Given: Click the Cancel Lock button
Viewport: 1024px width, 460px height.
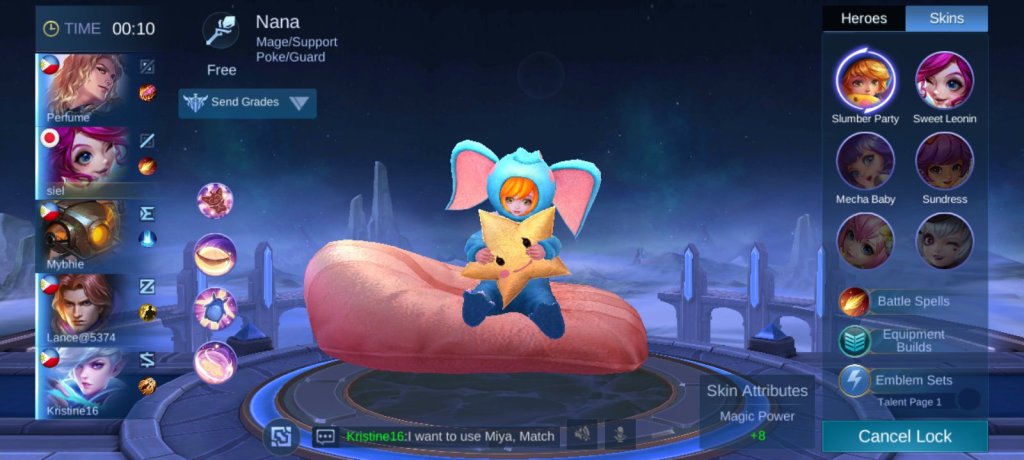Looking at the screenshot, I should (x=904, y=436).
